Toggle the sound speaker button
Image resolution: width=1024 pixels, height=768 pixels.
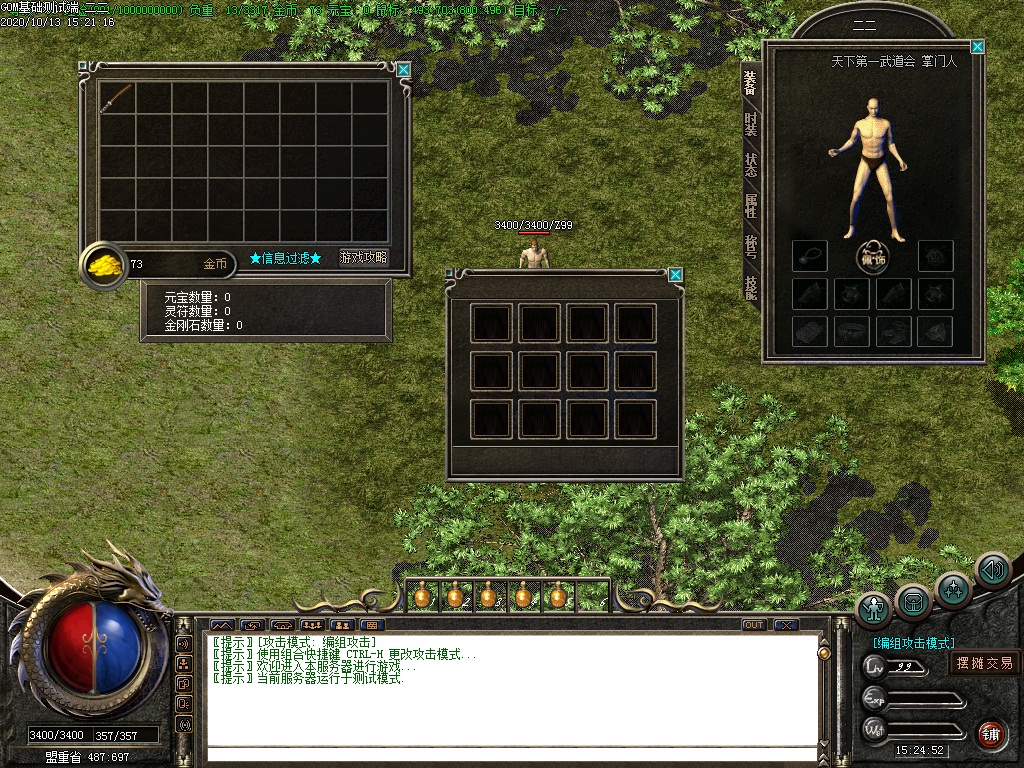992,570
